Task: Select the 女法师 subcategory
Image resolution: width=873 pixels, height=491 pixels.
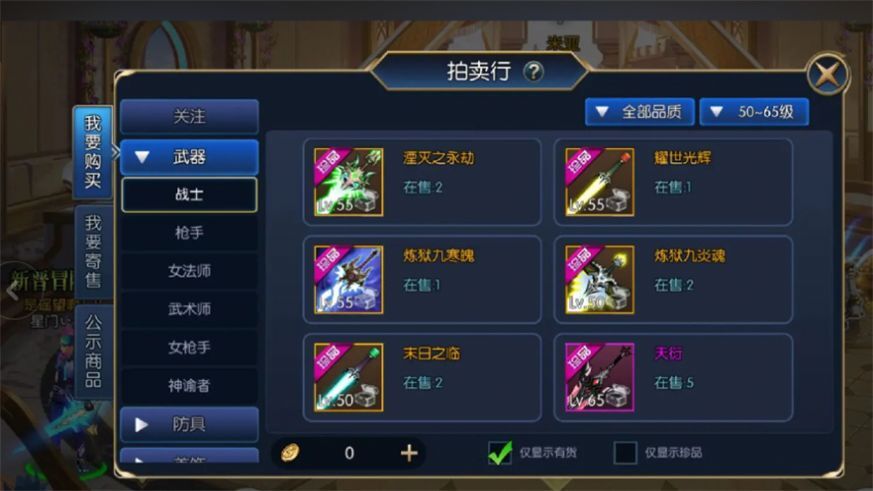Action: [189, 271]
